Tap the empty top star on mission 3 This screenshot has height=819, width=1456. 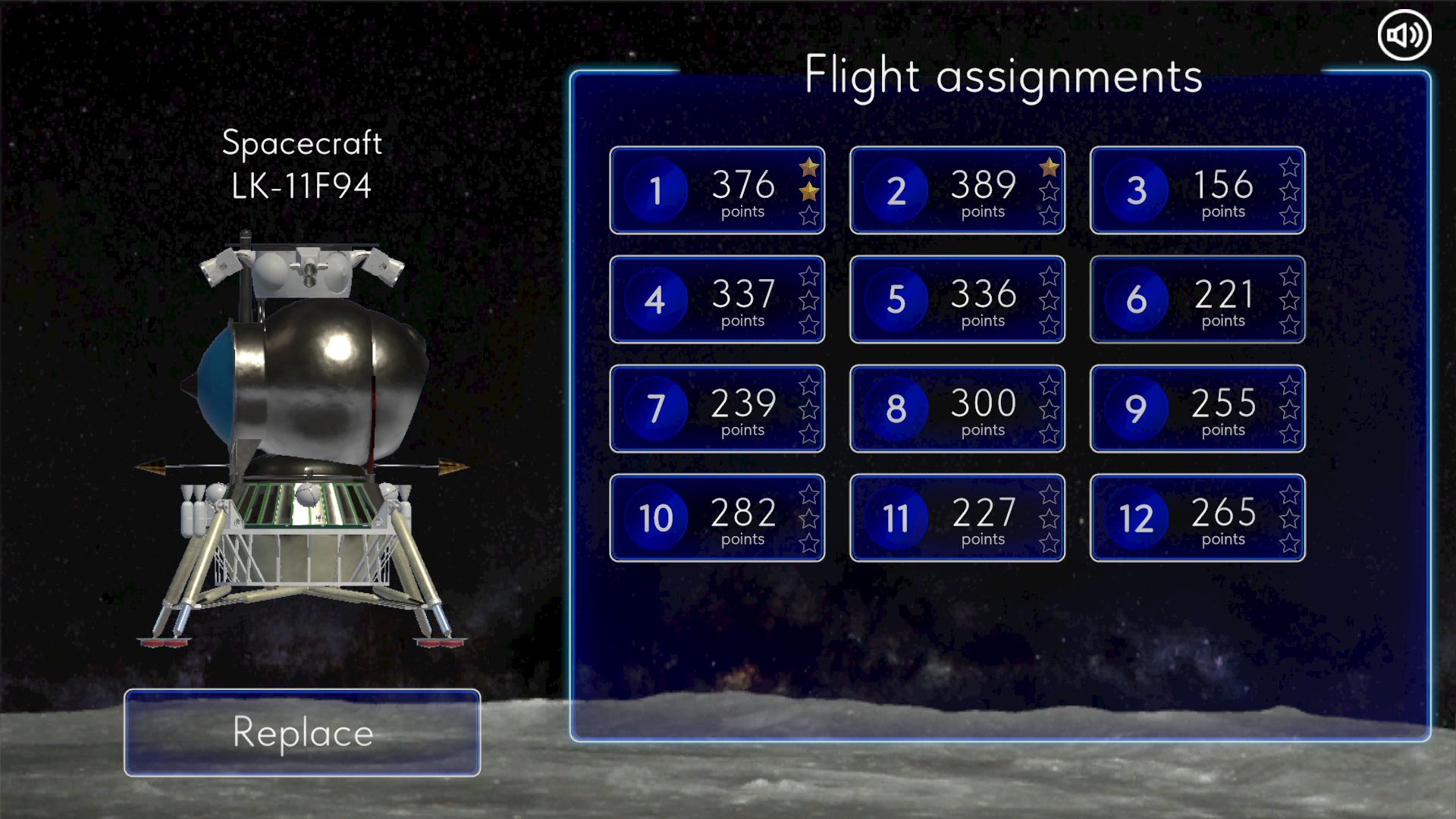pos(1289,166)
